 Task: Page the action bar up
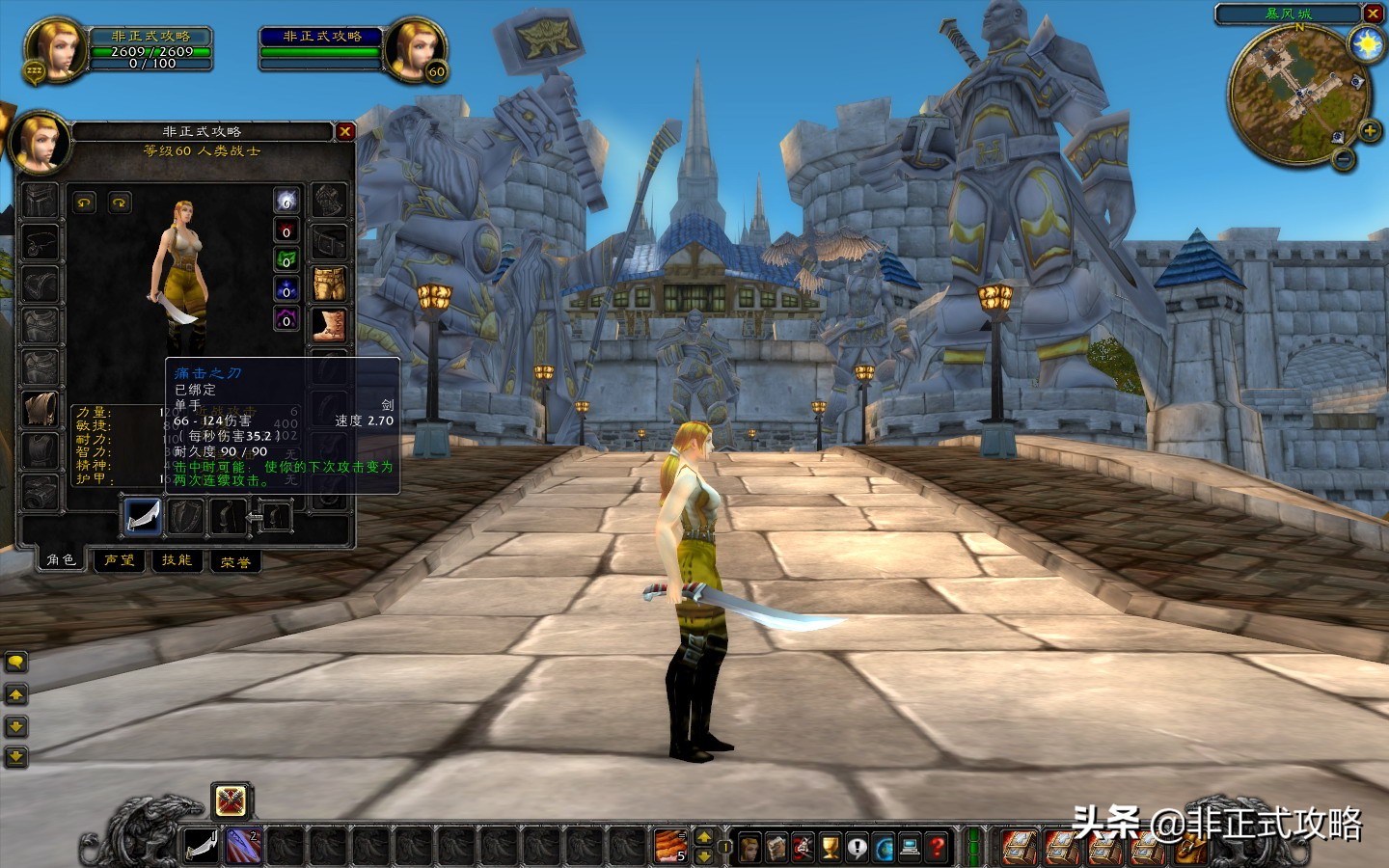pyautogui.click(x=704, y=837)
